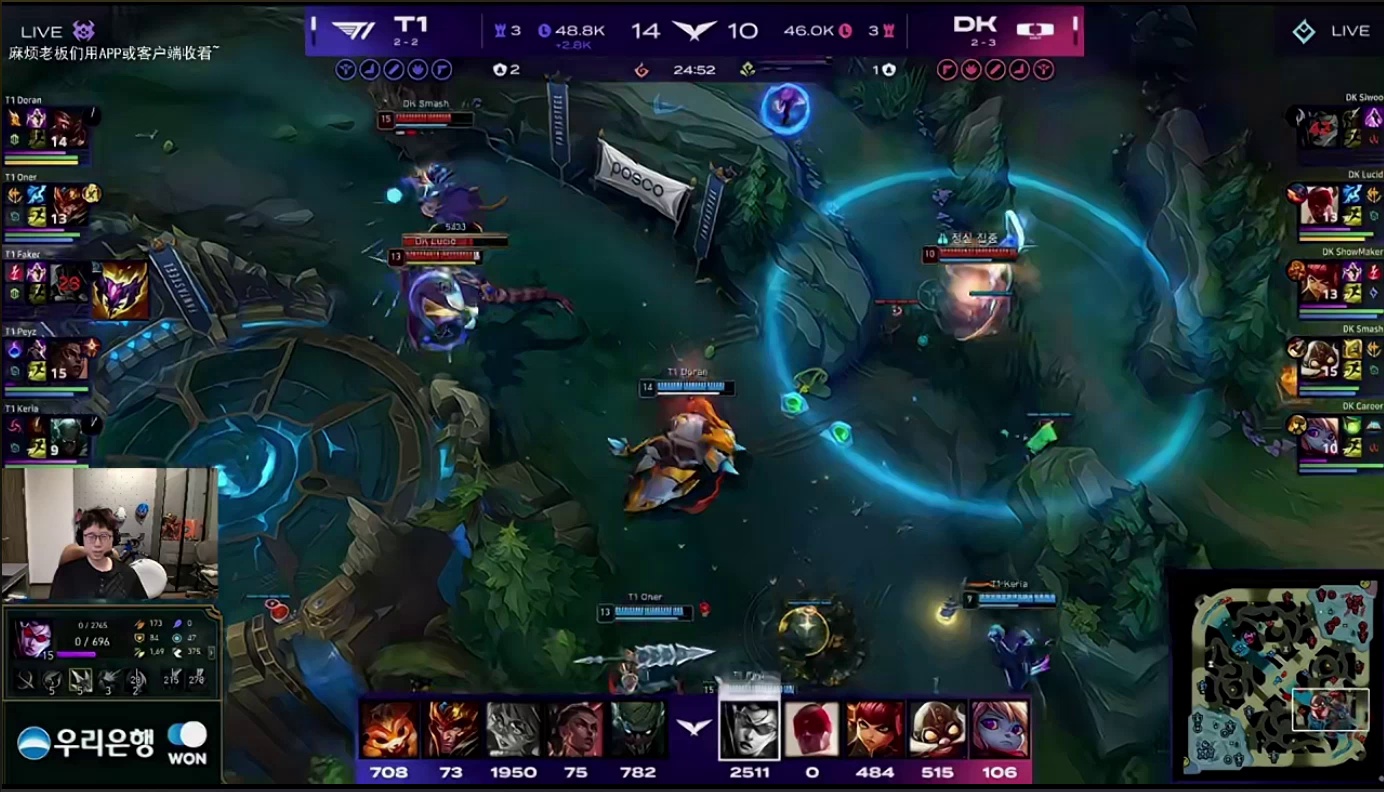Screen dimensions: 1384x792
Task: Choose the highlighted portrait above 2511 gold
Action: (749, 730)
